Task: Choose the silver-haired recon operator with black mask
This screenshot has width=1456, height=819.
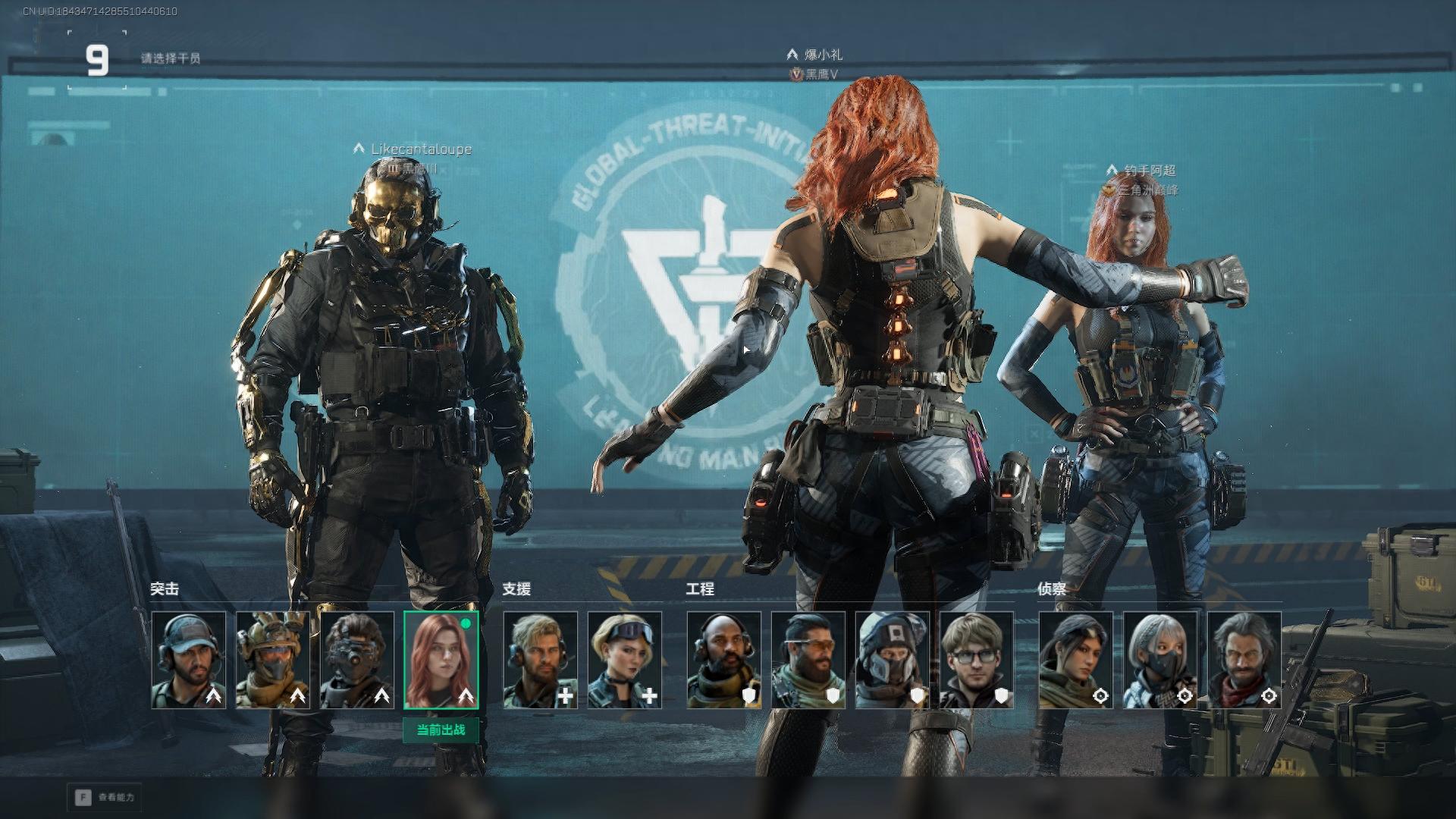Action: pyautogui.click(x=1159, y=660)
